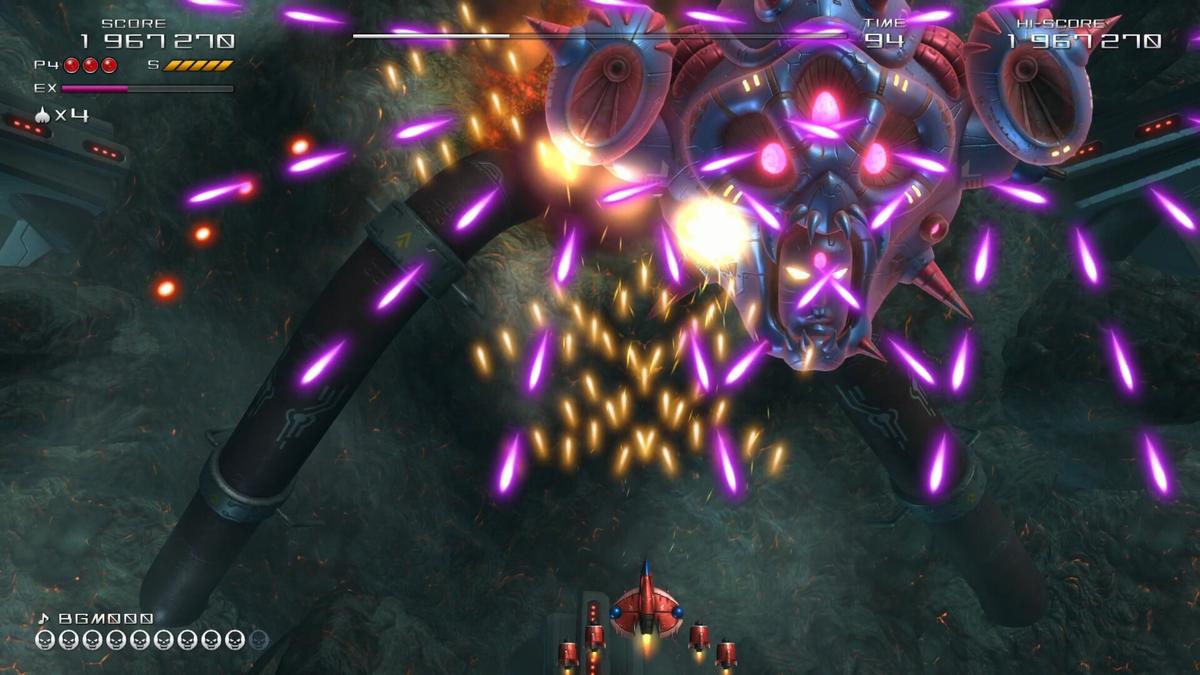The height and width of the screenshot is (675, 1200).
Task: Click the dimmed skull medal icon
Action: coord(259,640)
